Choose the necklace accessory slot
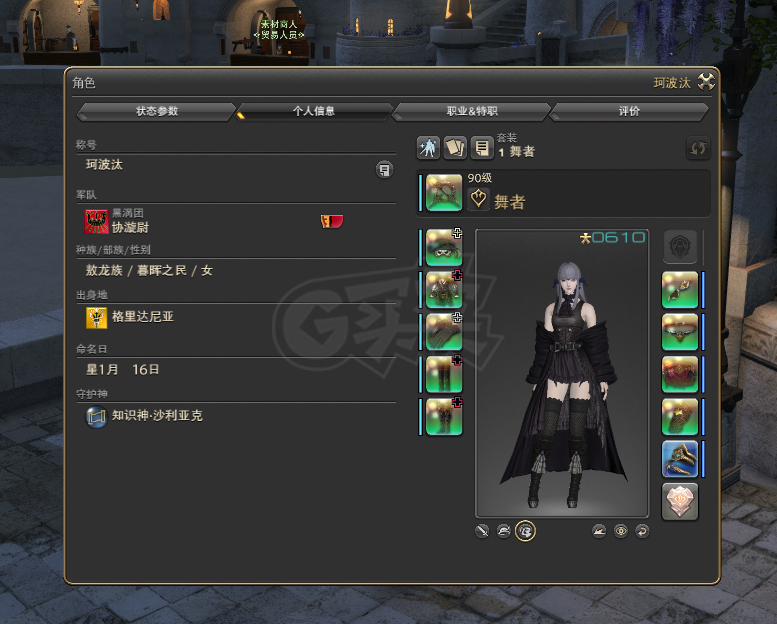Screen dimensions: 777x624 pyautogui.click(x=680, y=331)
